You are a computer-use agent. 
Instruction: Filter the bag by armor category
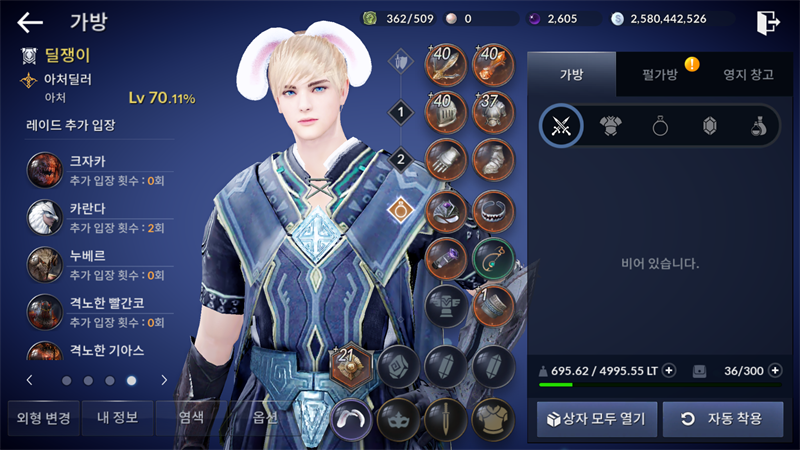coord(610,126)
